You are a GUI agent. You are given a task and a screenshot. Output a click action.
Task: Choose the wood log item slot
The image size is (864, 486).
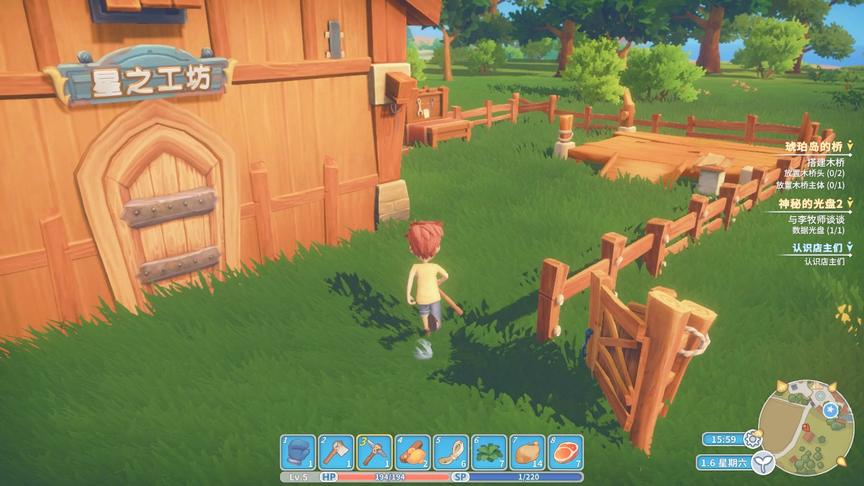pos(412,452)
